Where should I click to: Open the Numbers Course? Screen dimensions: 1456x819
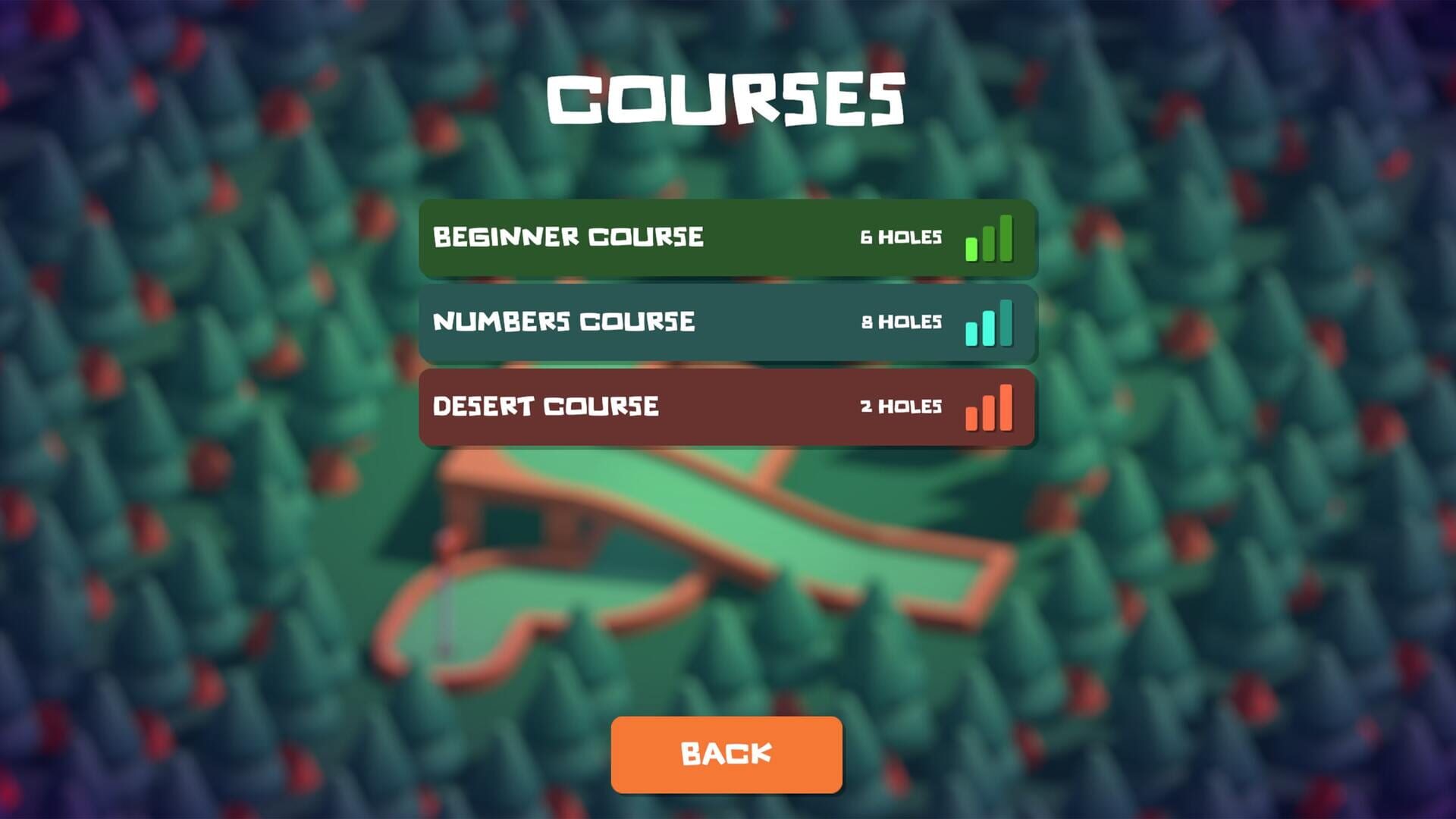tap(726, 322)
